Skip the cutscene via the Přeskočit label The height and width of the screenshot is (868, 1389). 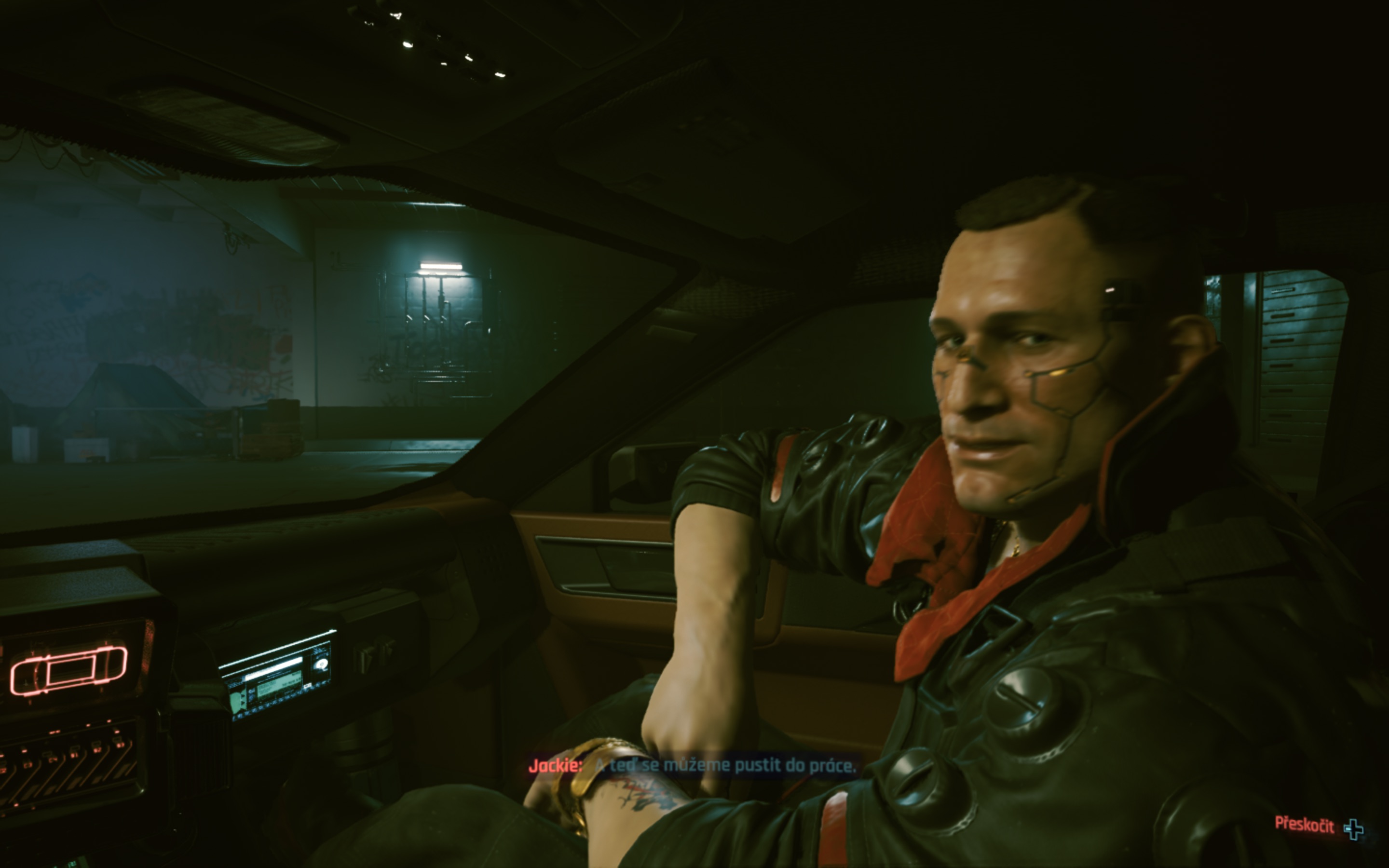[x=1304, y=825]
